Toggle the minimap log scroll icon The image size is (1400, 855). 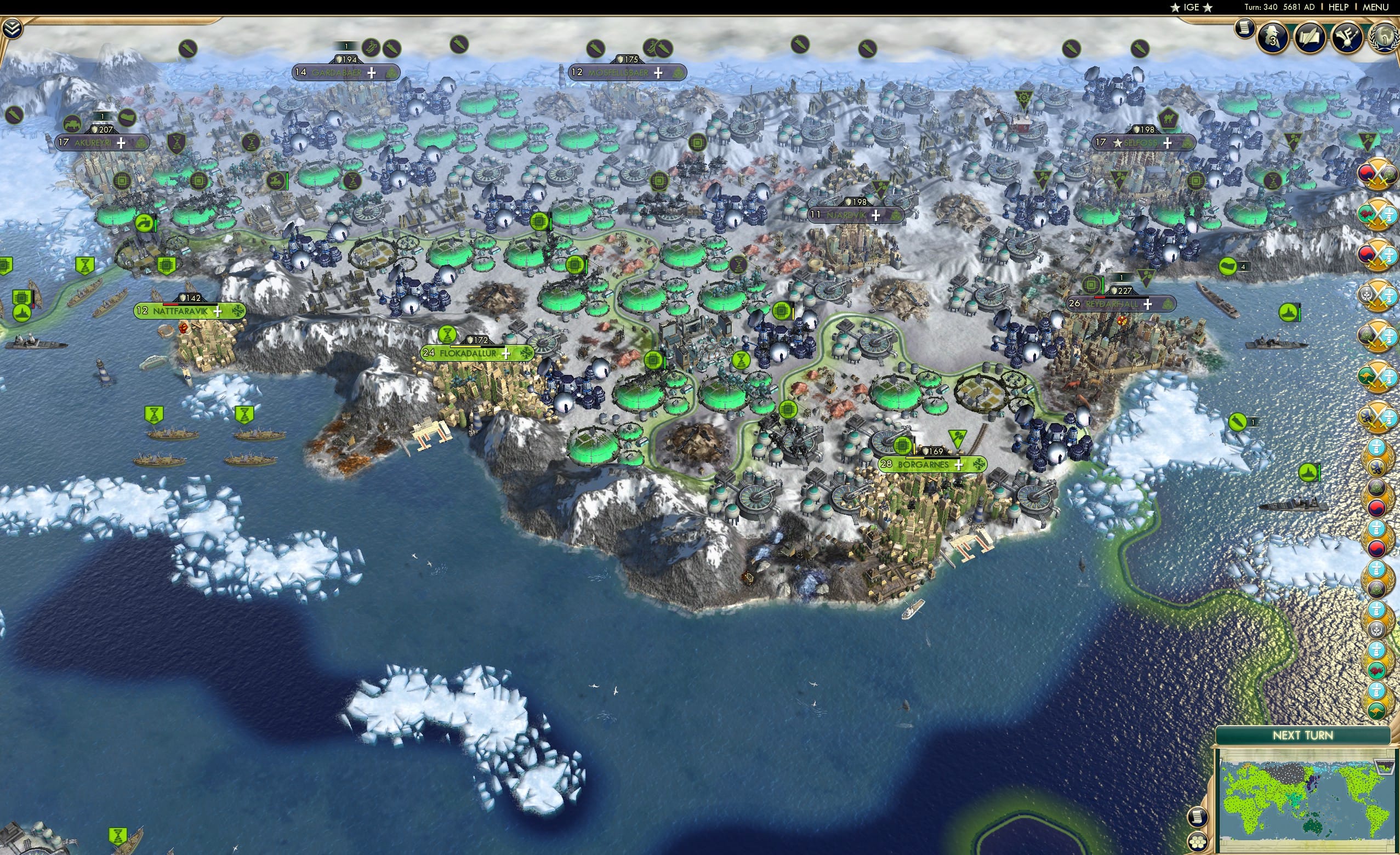(x=1198, y=818)
